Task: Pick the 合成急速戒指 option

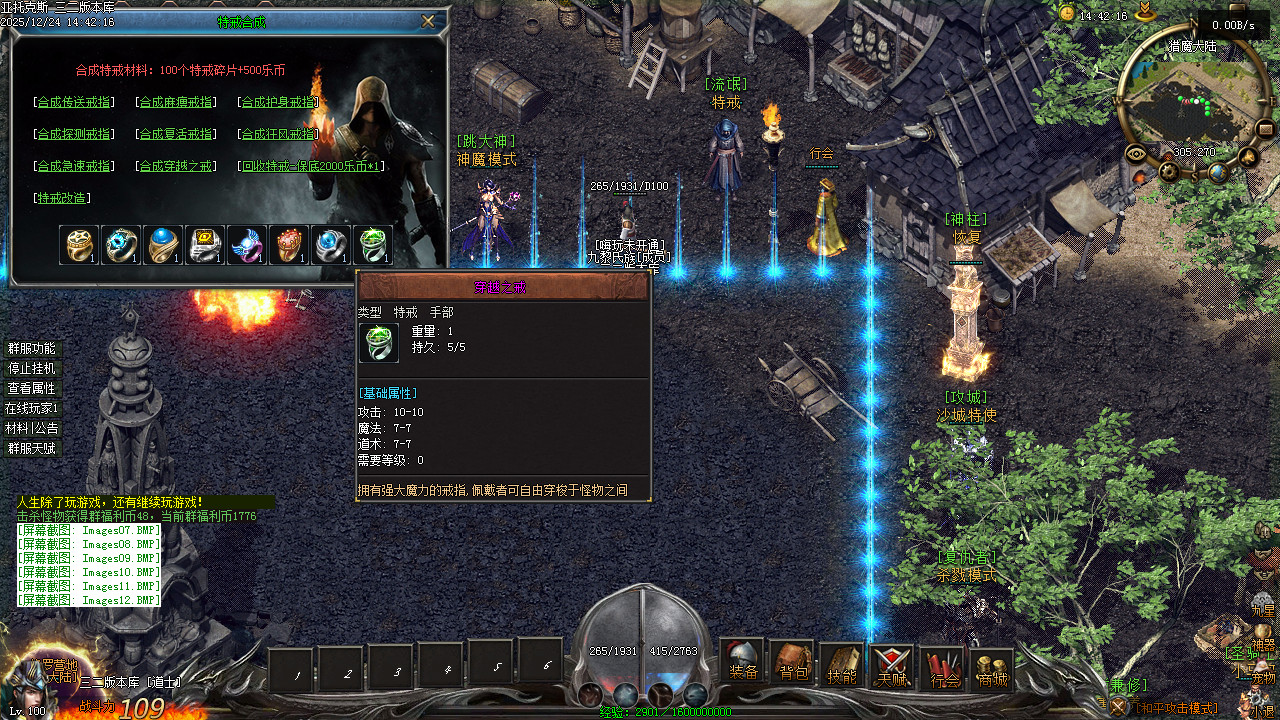Action: (x=74, y=166)
